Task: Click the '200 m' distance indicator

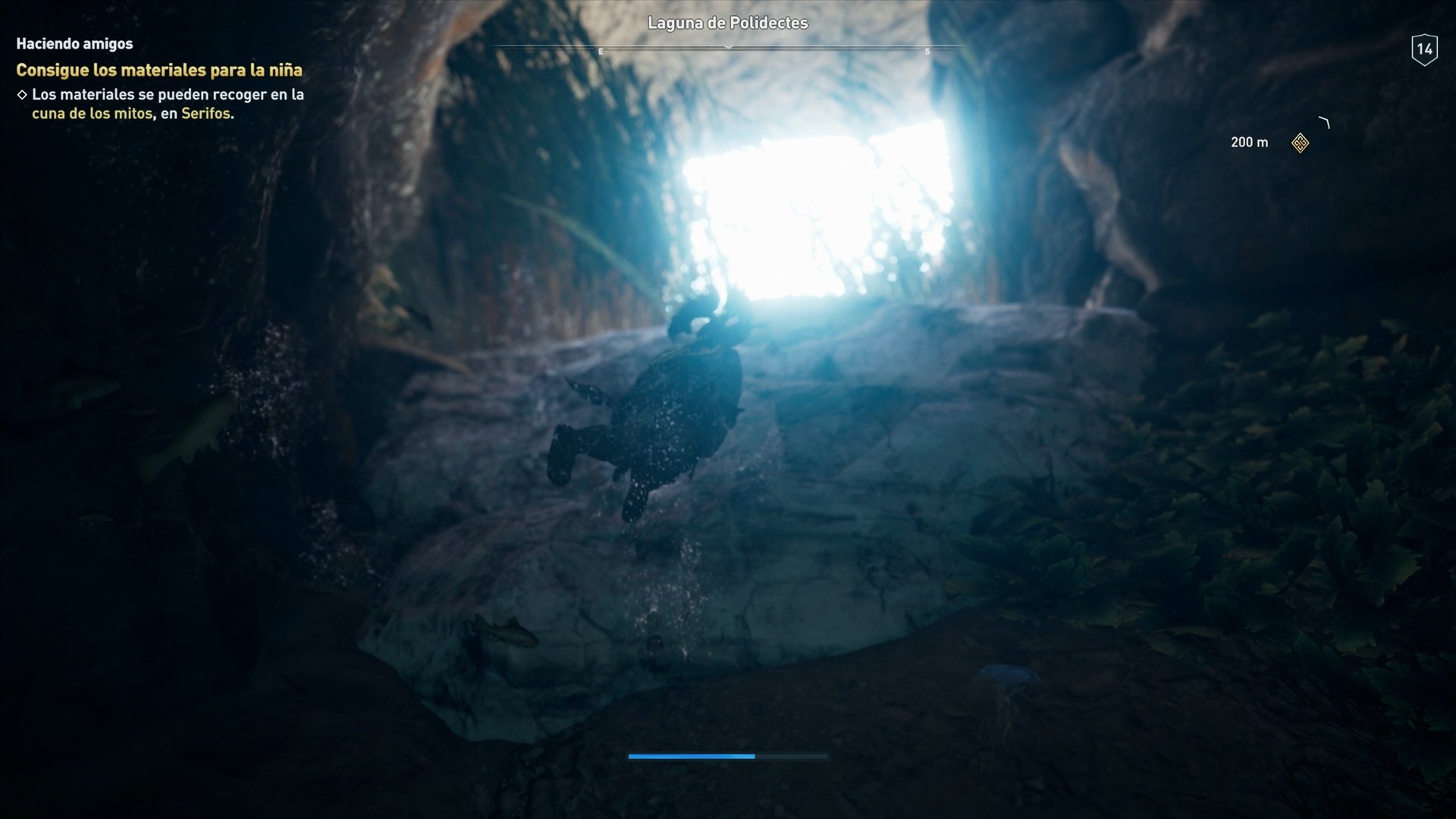Action: (x=1249, y=142)
